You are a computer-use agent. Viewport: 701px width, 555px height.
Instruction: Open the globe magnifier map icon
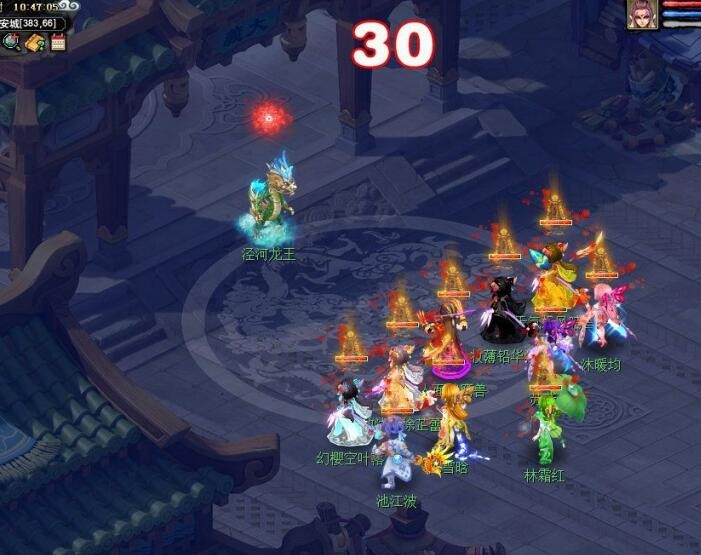pos(13,42)
